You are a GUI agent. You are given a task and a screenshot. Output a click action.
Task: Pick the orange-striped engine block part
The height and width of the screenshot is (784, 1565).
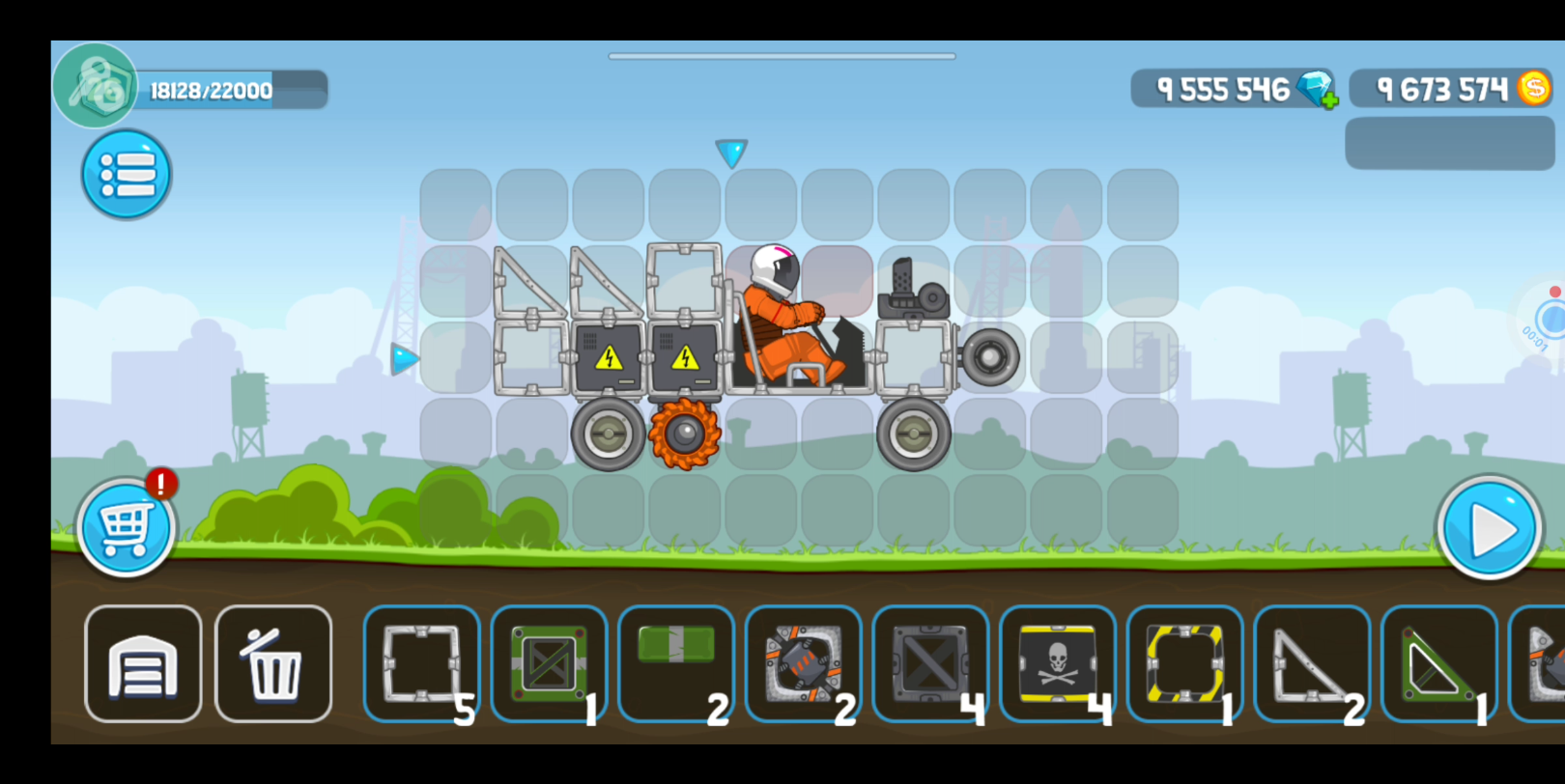coord(804,664)
